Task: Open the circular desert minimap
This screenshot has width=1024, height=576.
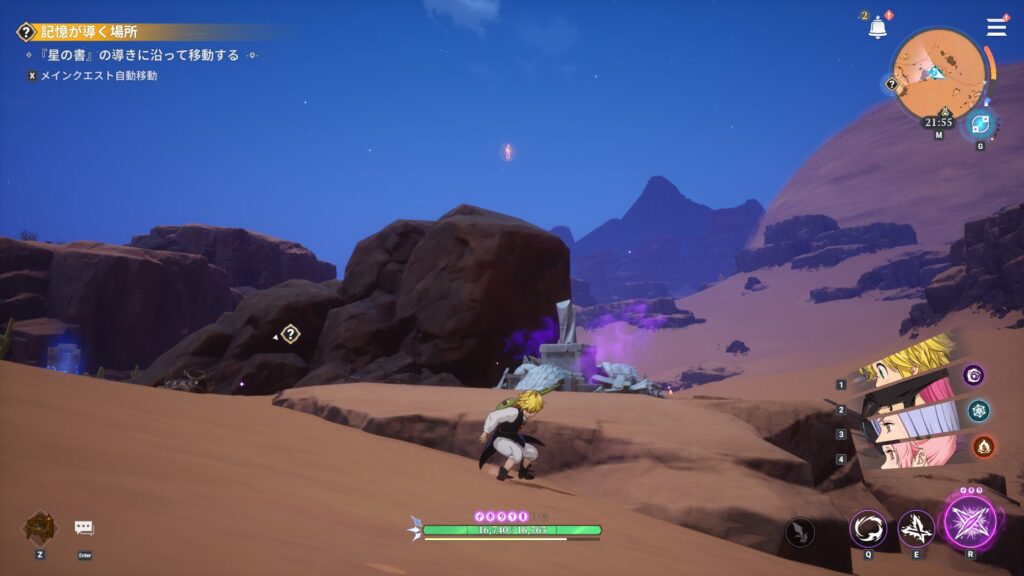Action: (938, 76)
